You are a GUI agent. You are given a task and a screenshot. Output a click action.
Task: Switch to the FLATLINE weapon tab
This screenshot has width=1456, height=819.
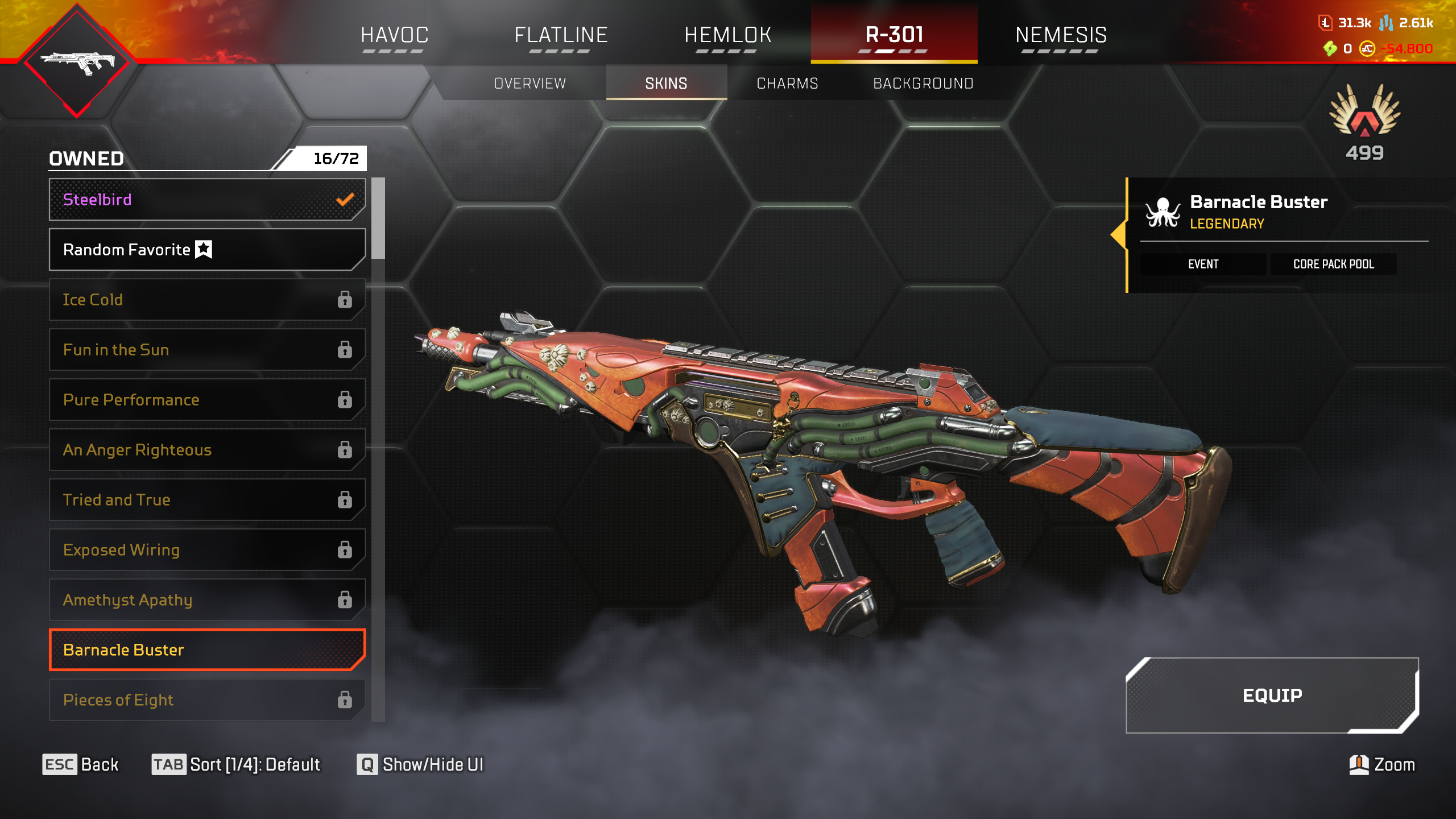click(561, 35)
